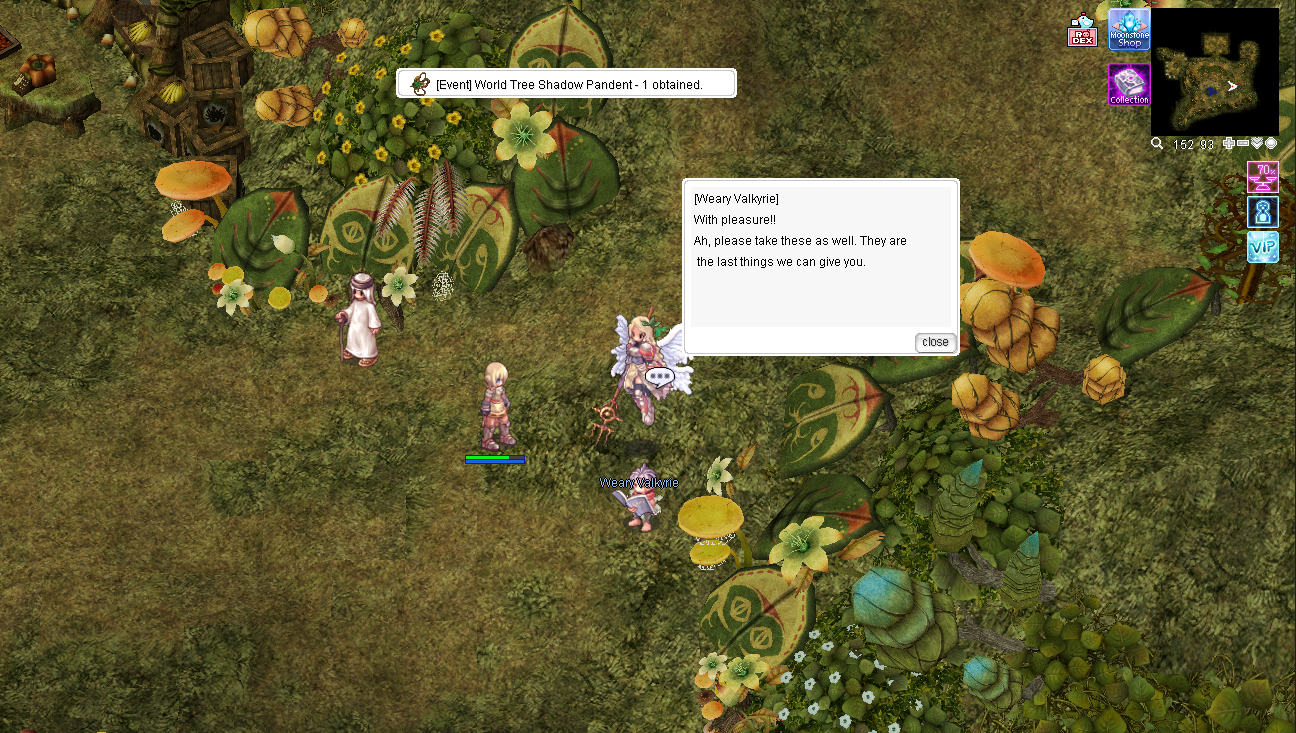Open the RODEX mail icon

(x=1082, y=33)
